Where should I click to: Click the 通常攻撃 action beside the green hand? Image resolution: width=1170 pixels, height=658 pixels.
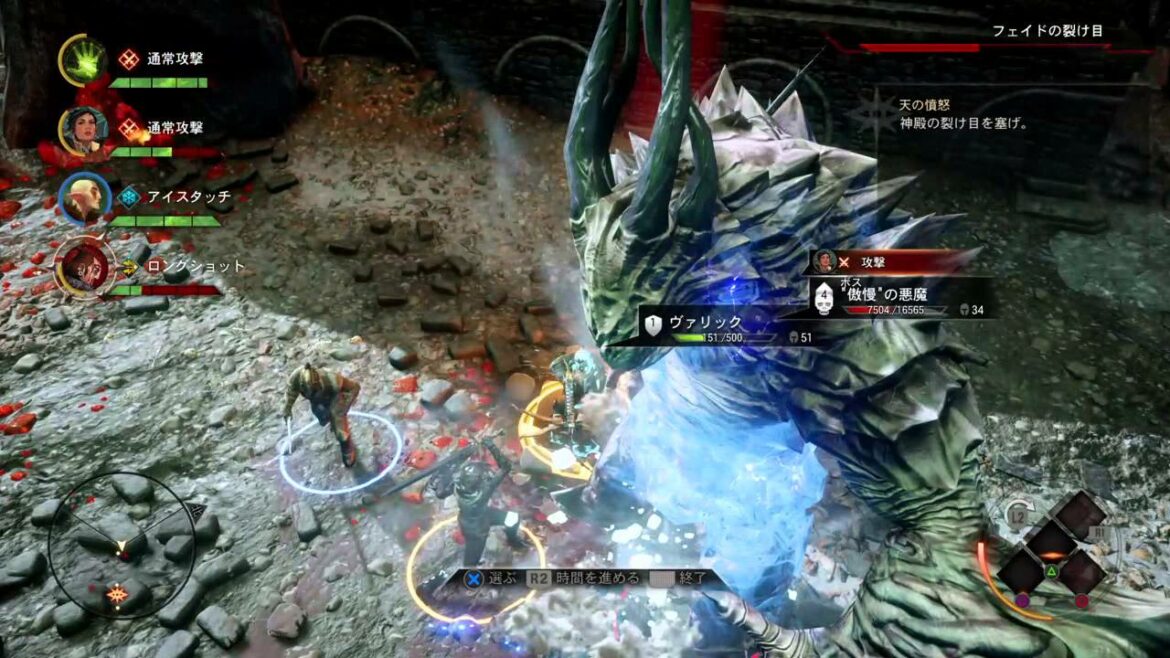coord(174,59)
